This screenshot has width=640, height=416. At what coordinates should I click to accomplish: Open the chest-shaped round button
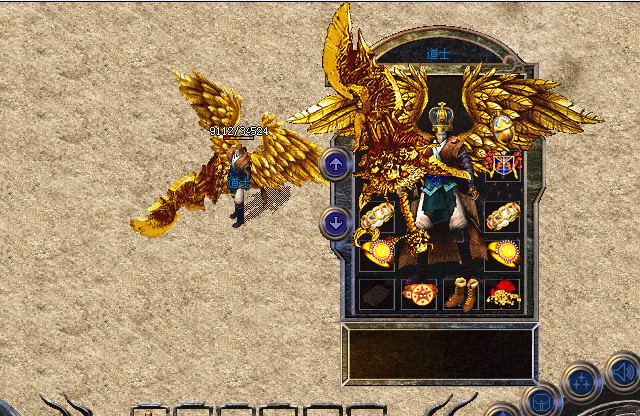point(542,402)
